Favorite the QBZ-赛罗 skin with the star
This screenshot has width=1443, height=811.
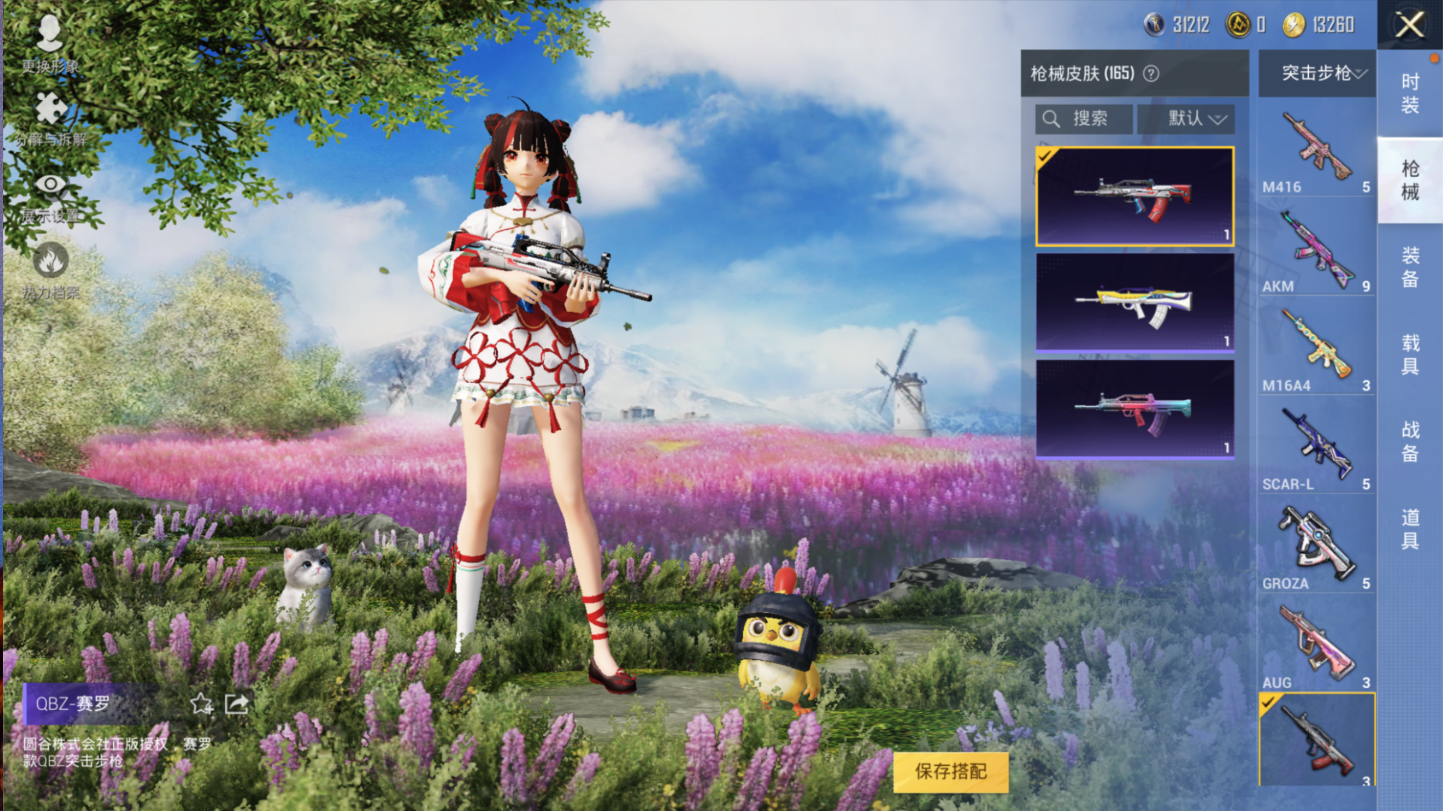click(x=202, y=704)
